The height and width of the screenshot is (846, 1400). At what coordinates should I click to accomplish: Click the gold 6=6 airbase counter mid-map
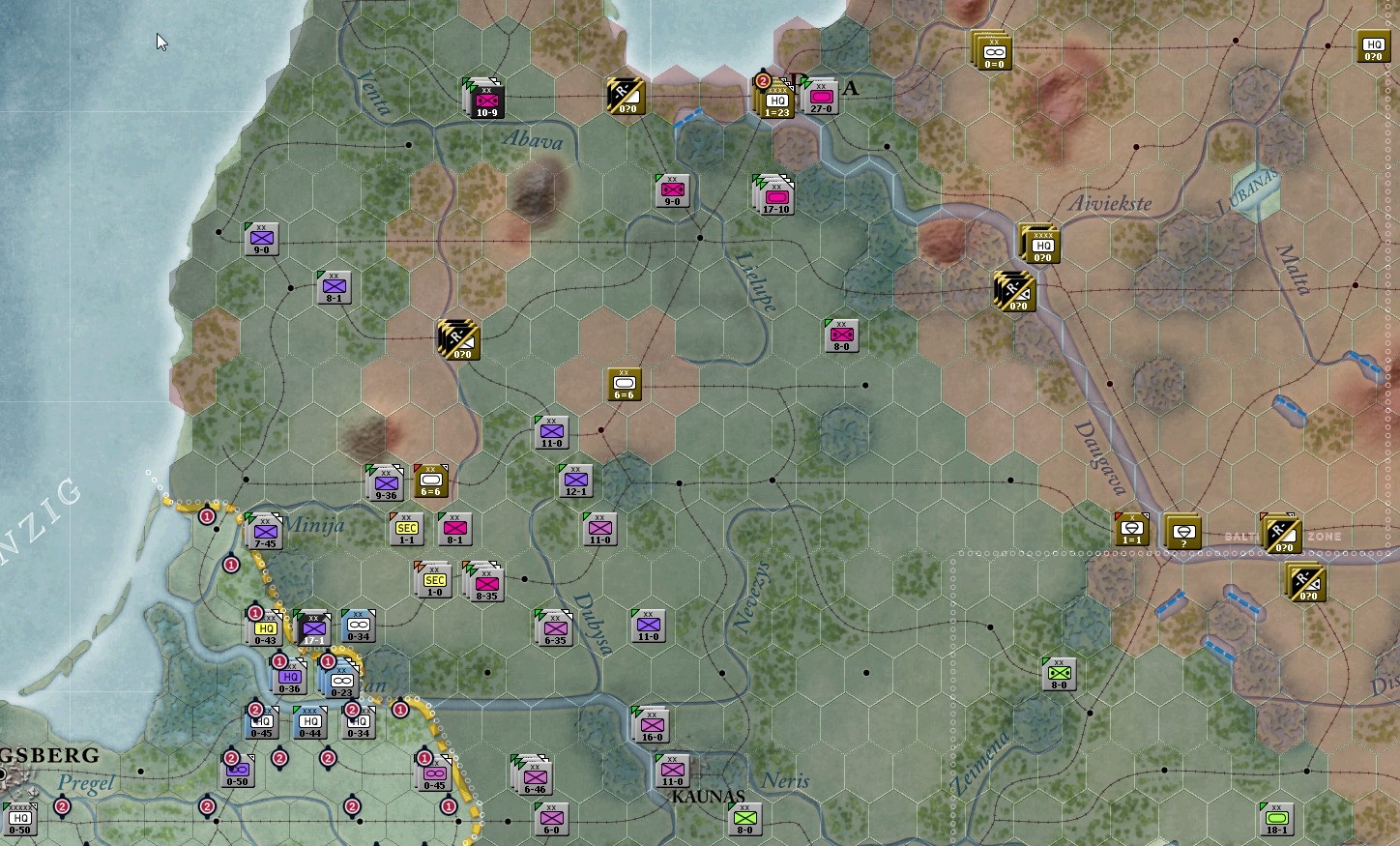[x=624, y=384]
